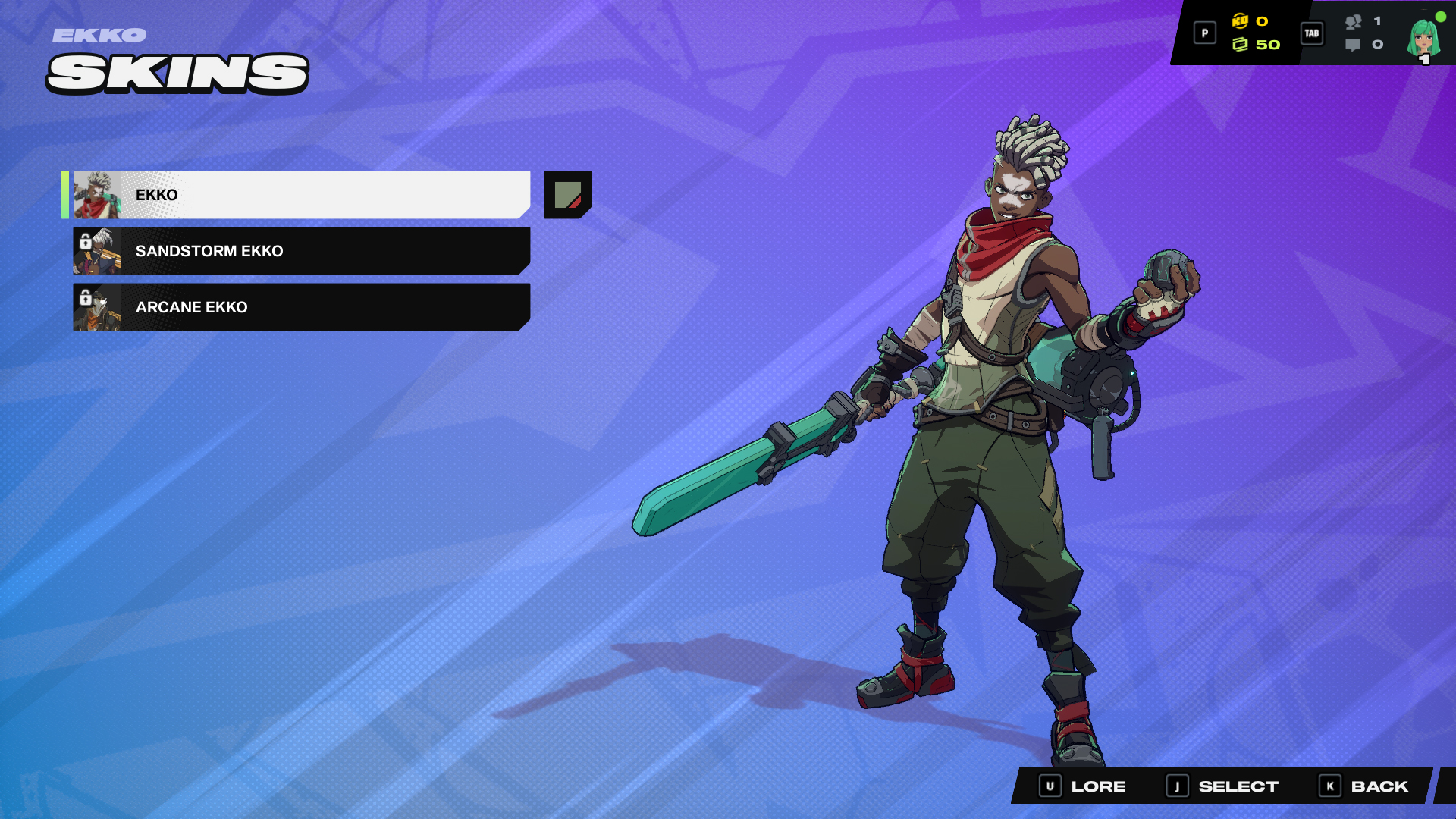Screen dimensions: 1456x819
Task: Click the TAB scoreboard shortcut icon
Action: point(1312,33)
